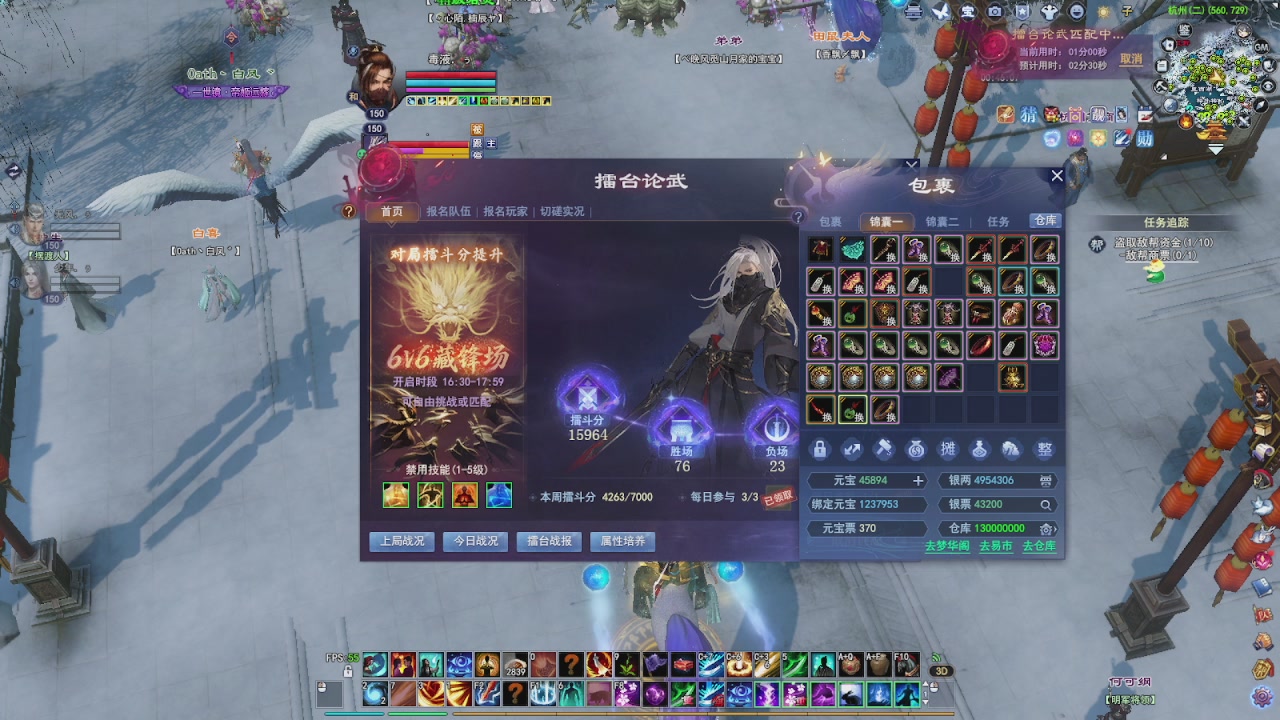
Task: Collapse the bag panel with the chevron arrow
Action: click(910, 163)
